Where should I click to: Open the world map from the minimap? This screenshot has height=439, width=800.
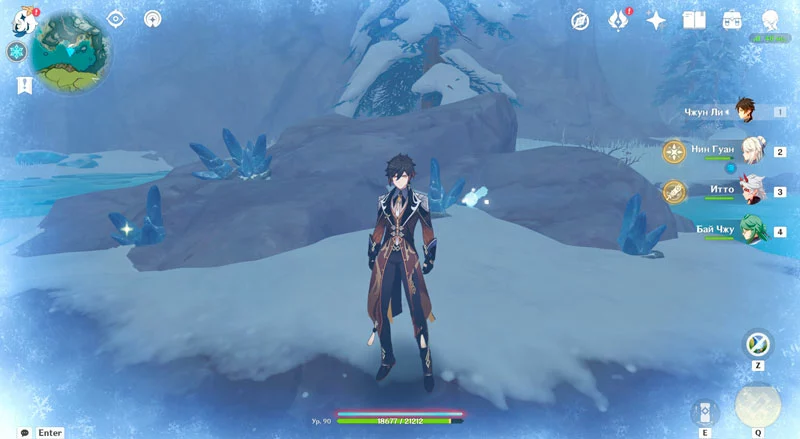click(x=71, y=48)
